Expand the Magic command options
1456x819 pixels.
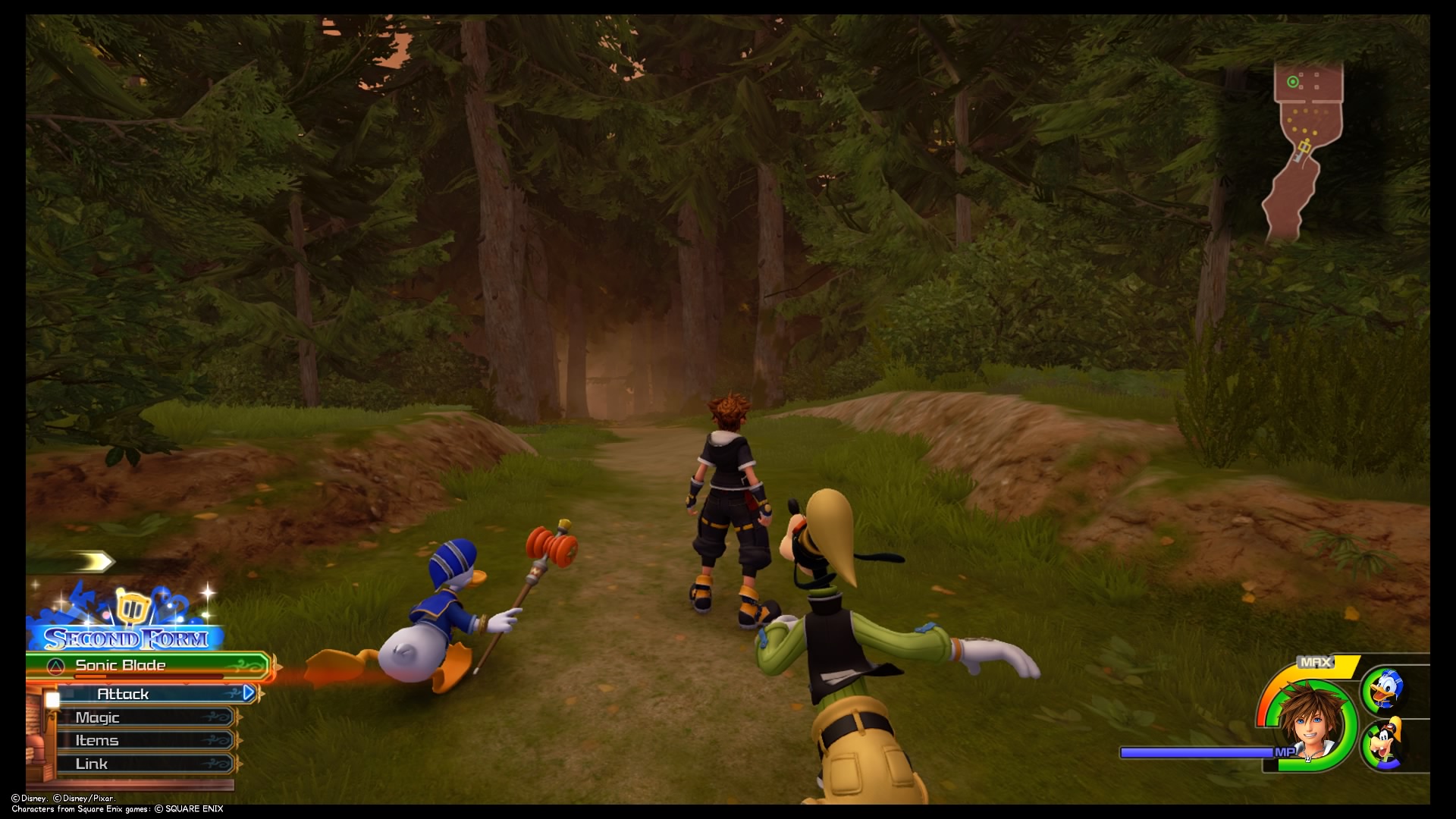click(99, 717)
